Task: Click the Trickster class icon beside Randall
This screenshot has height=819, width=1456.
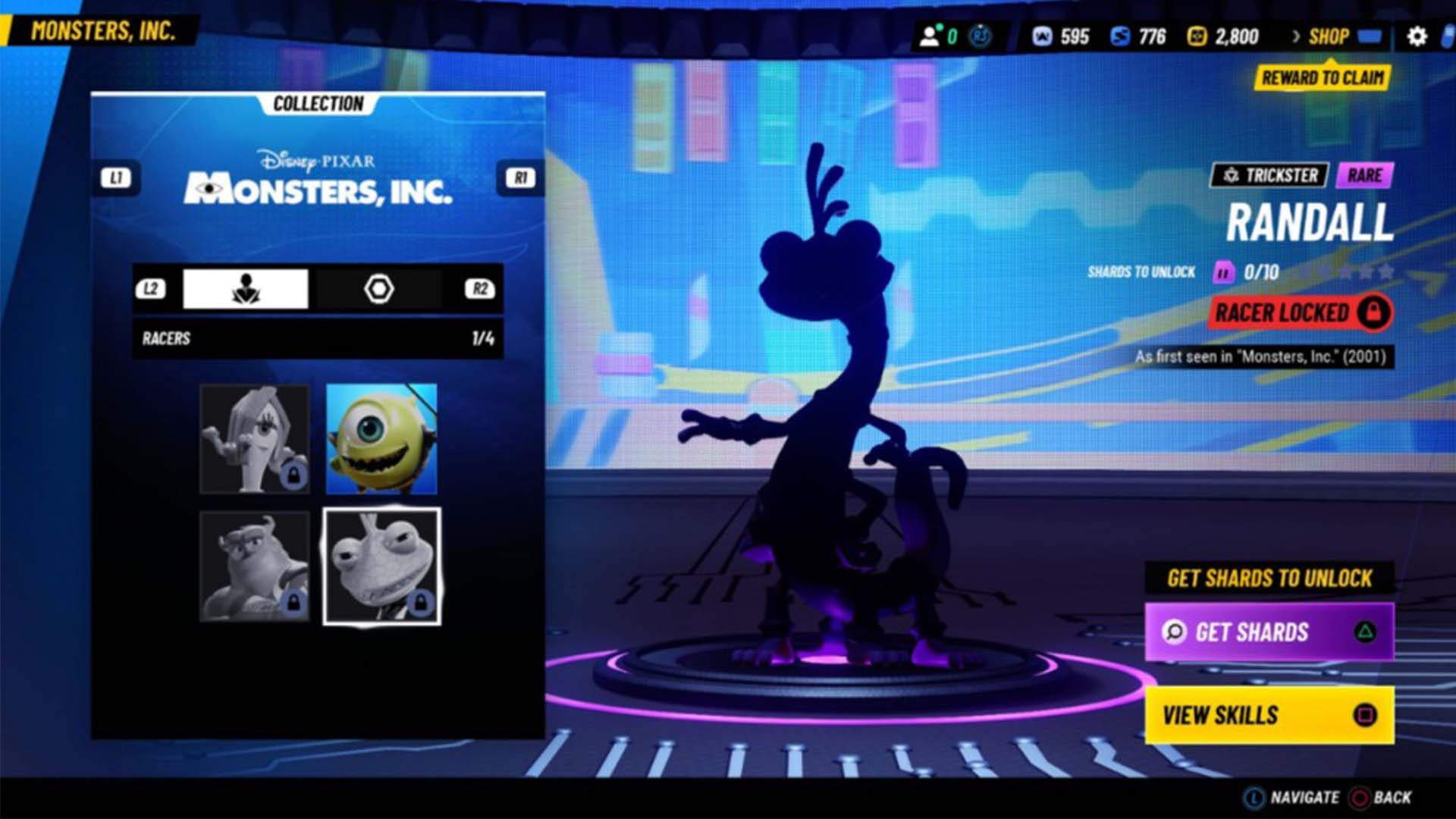Action: [x=1232, y=175]
